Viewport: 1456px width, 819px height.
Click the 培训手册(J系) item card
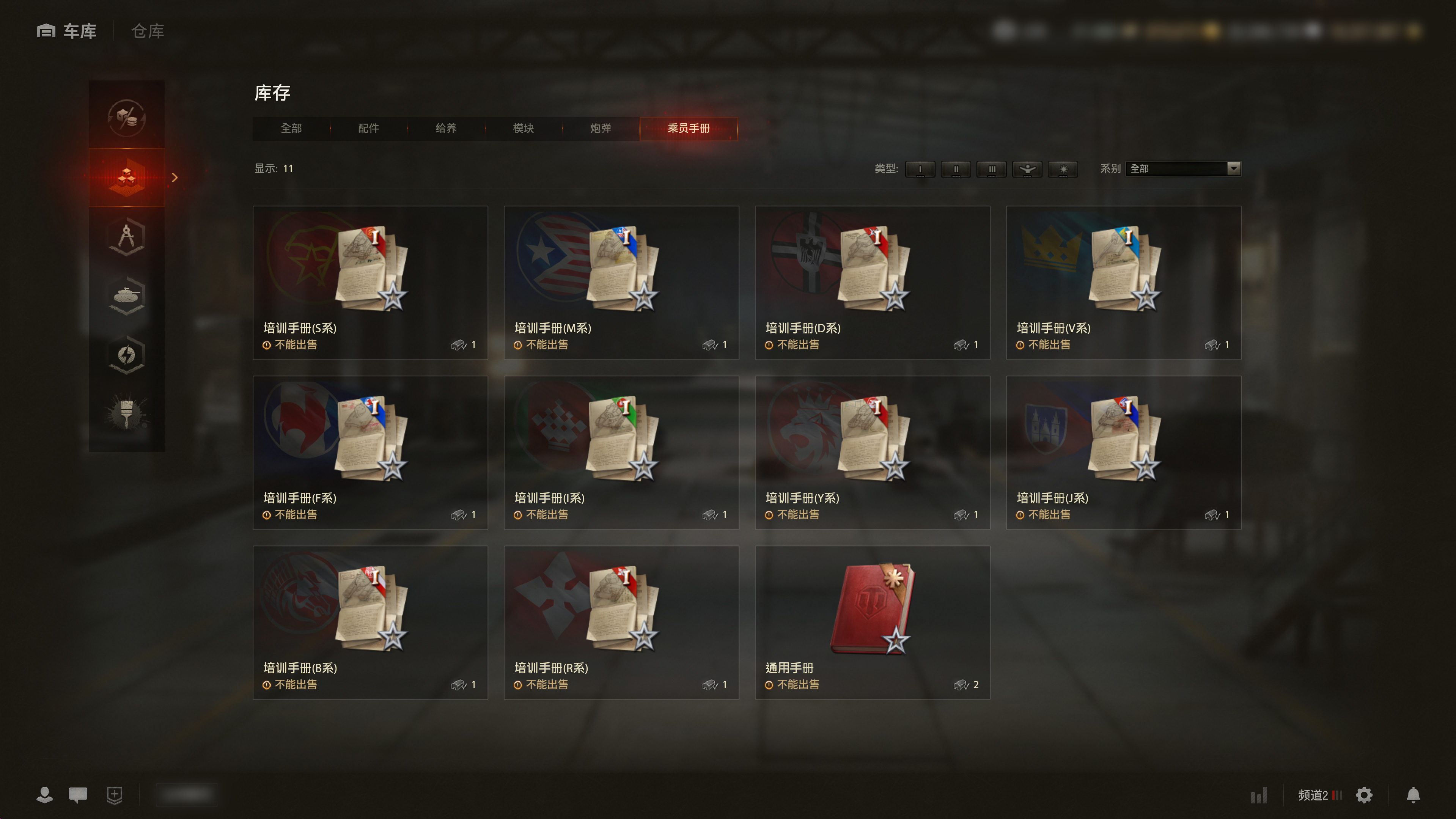[1123, 452]
